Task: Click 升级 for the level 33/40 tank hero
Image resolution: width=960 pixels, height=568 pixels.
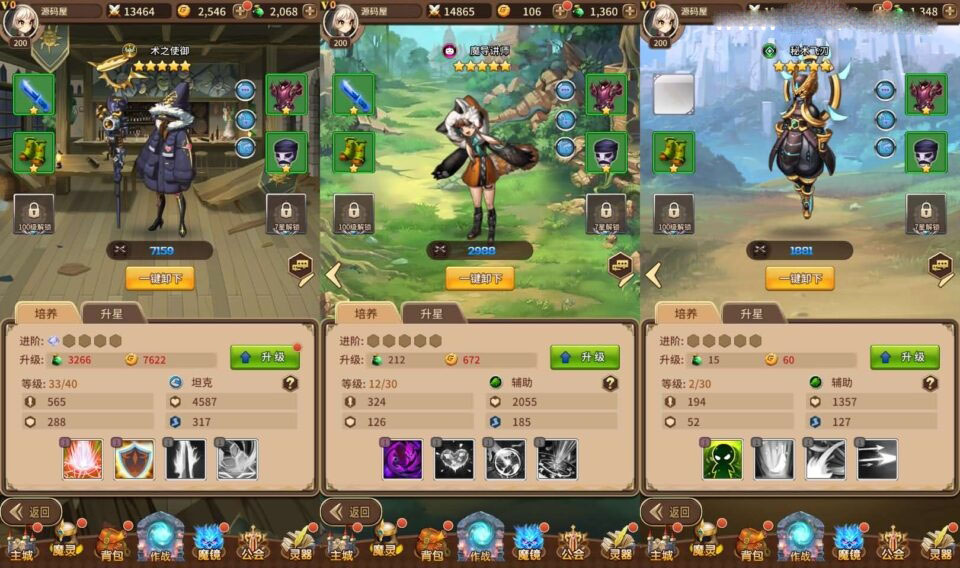Action: (x=265, y=357)
